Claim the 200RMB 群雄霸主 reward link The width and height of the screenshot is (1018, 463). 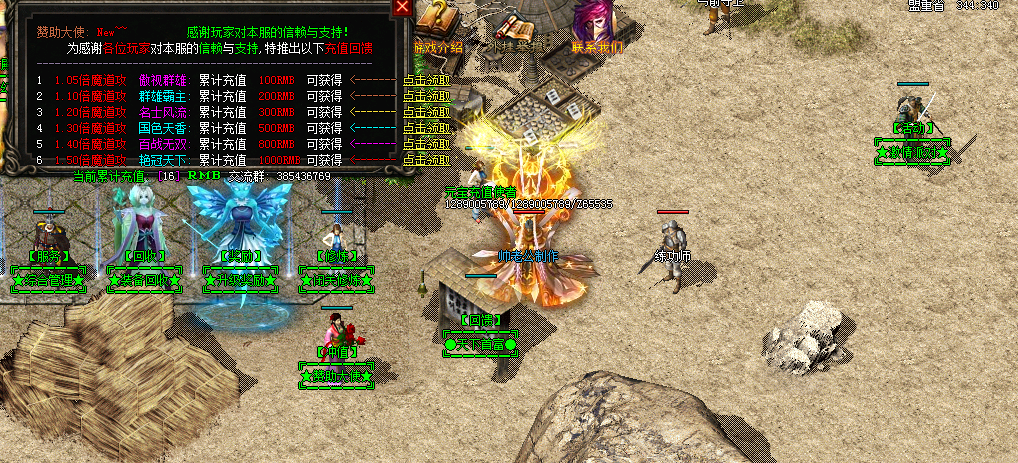(427, 97)
